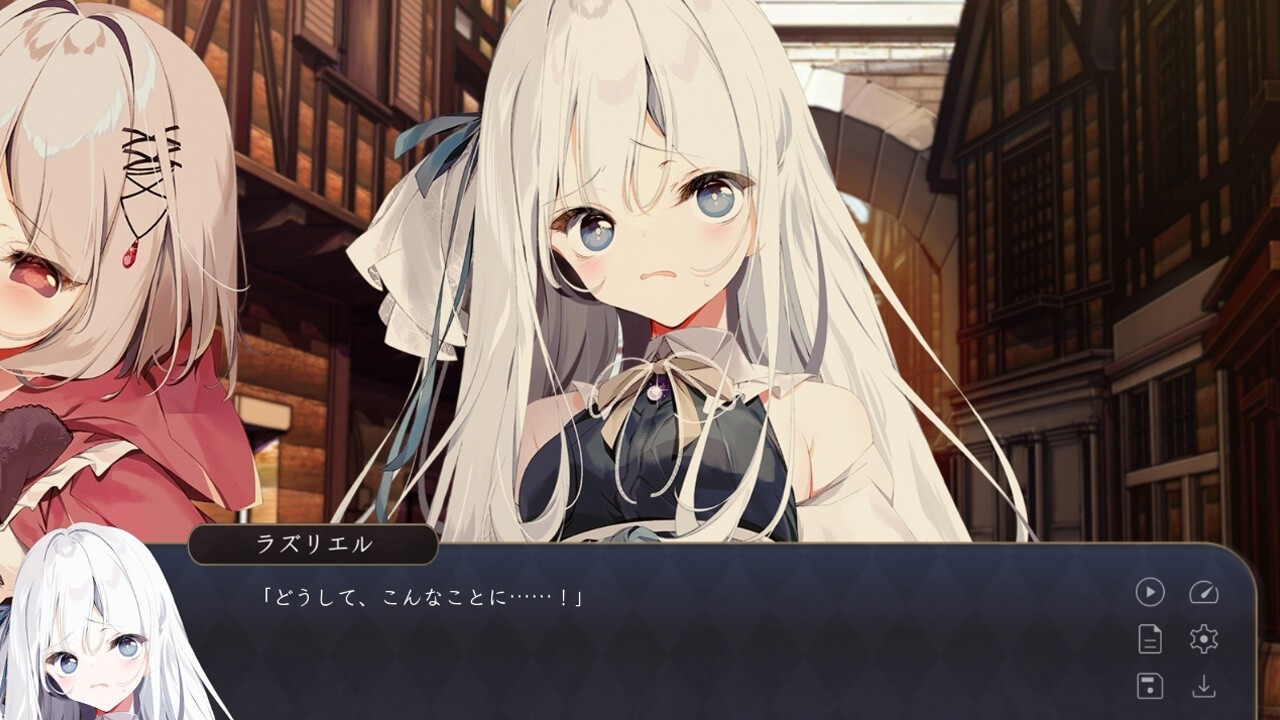
Task: Open the game settings gear
Action: pyautogui.click(x=1204, y=640)
